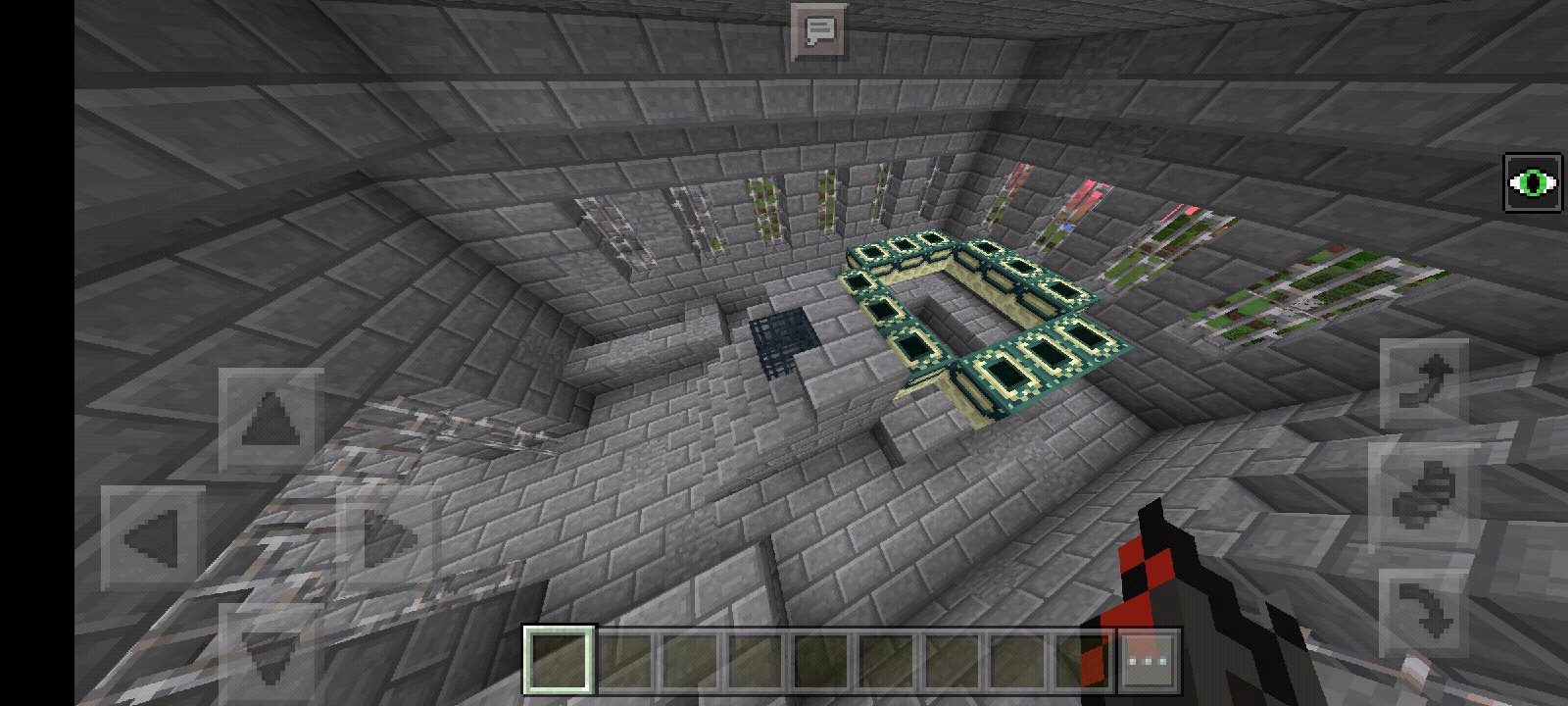Descend with the curved down-arrow button
The width and height of the screenshot is (1568, 706).
(x=1423, y=612)
